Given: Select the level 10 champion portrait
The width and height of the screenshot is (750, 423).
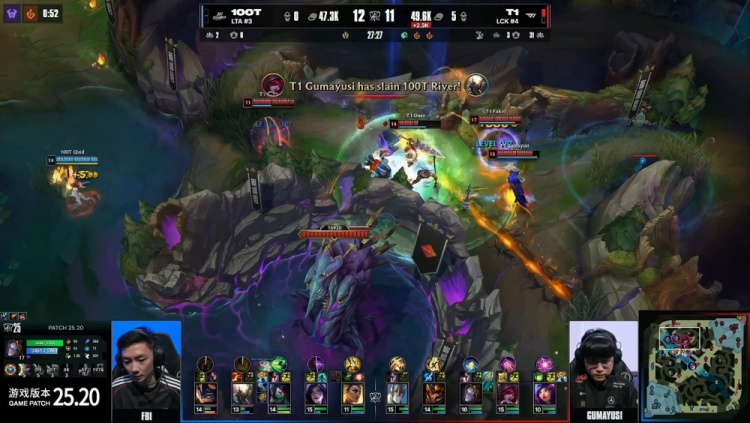Looking at the screenshot, I should point(544,392).
